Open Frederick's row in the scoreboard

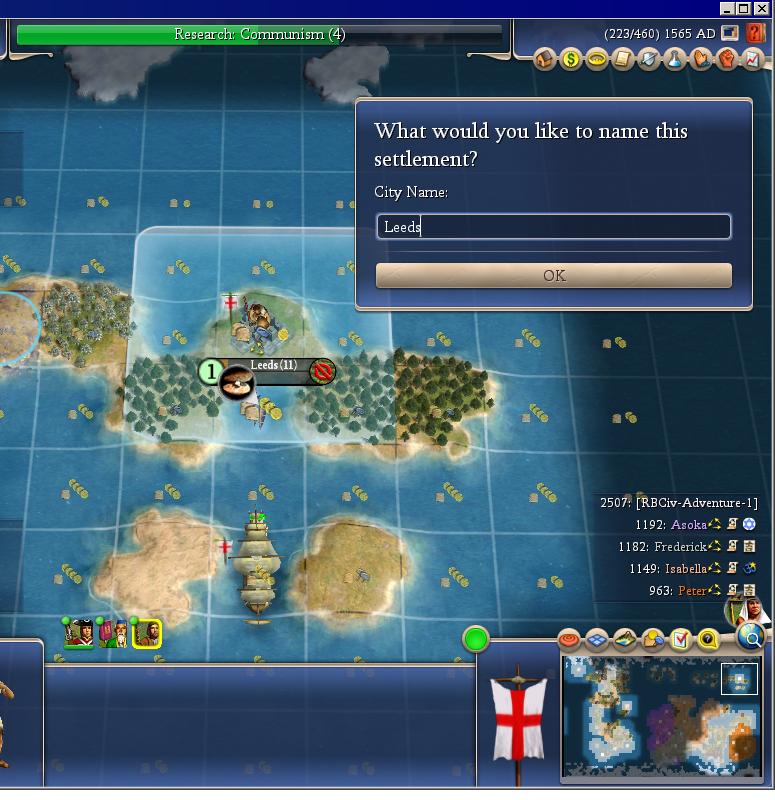point(680,547)
